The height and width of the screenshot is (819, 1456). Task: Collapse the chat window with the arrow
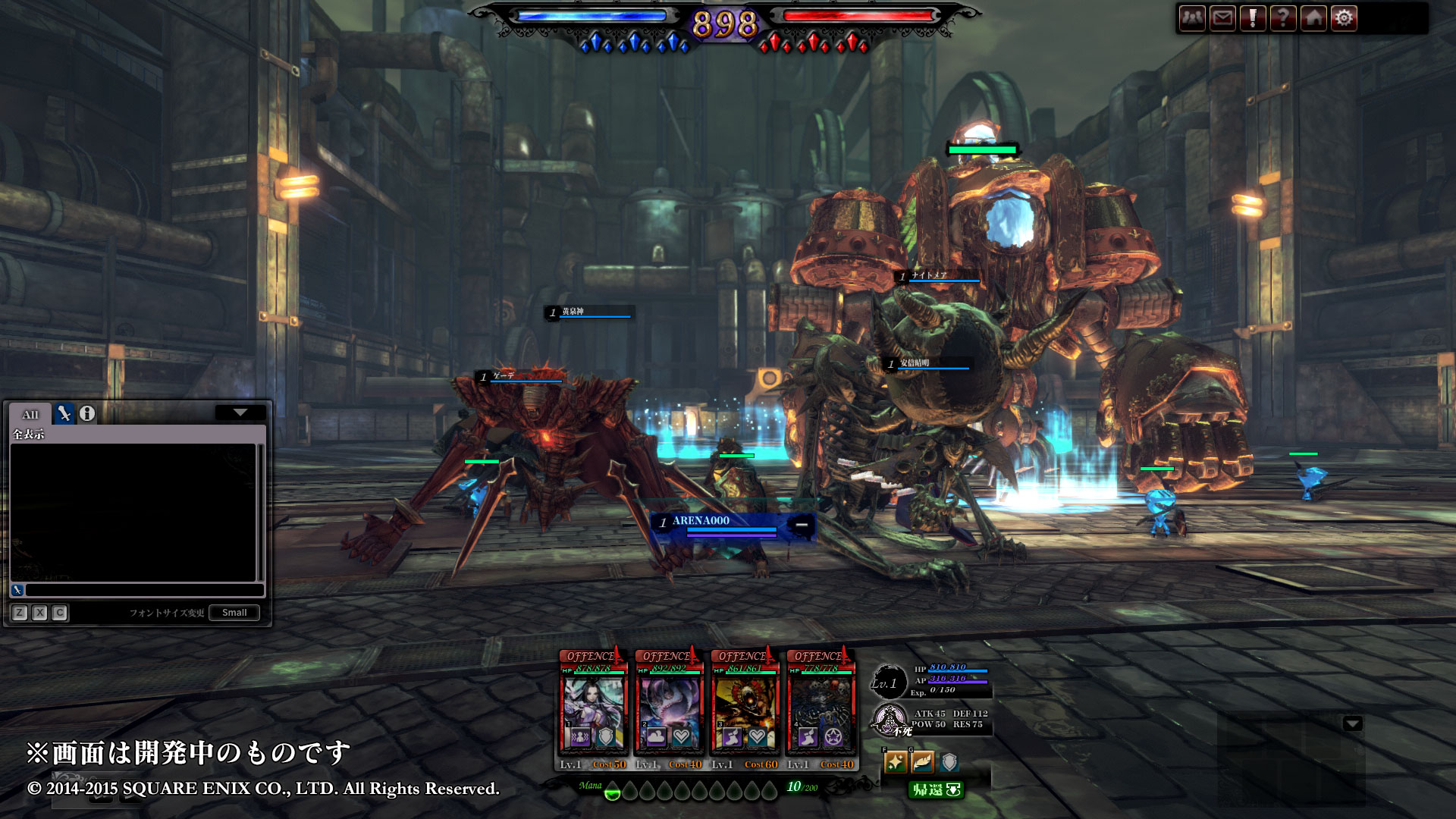click(x=240, y=413)
